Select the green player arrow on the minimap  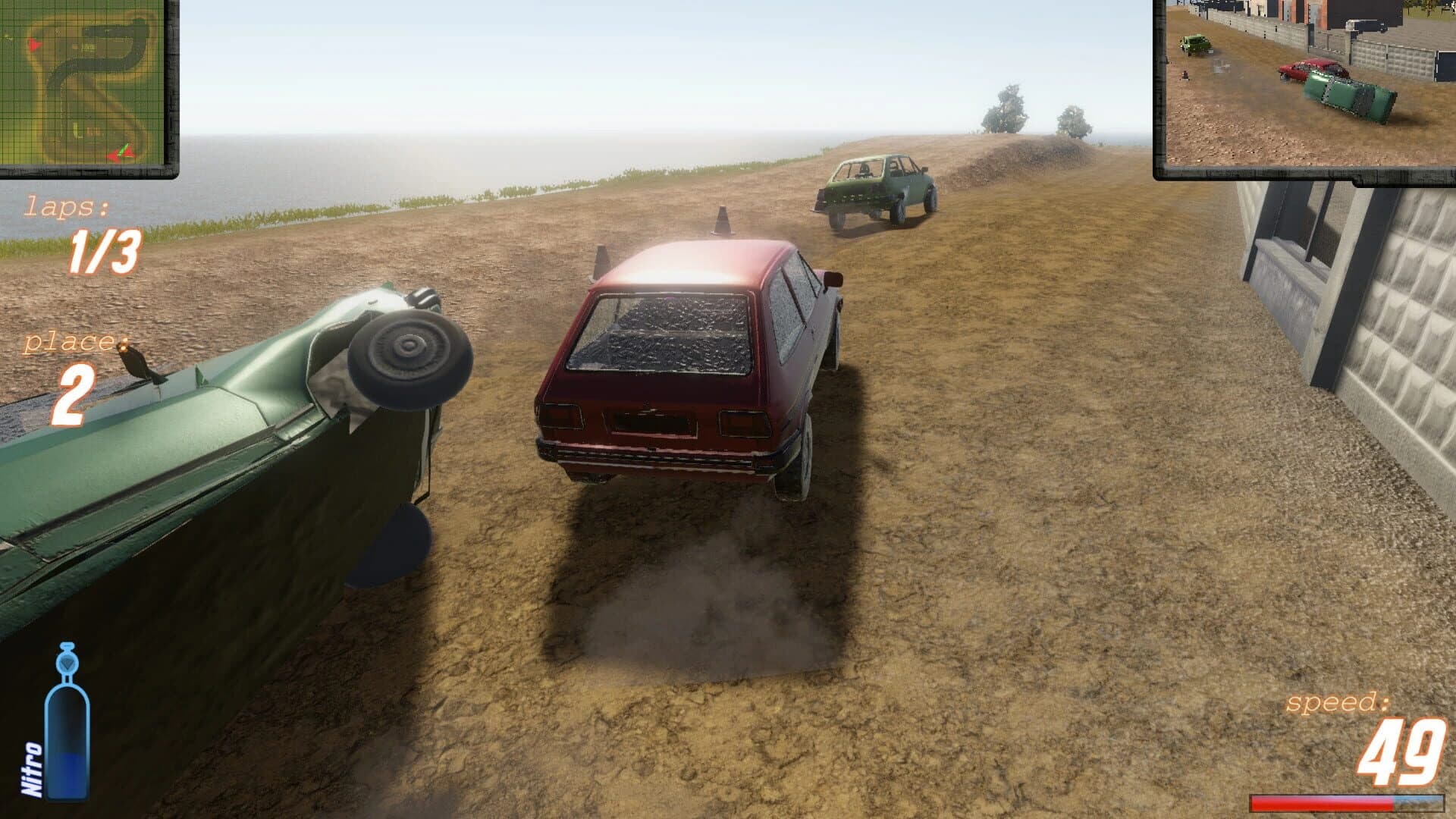pyautogui.click(x=124, y=149)
